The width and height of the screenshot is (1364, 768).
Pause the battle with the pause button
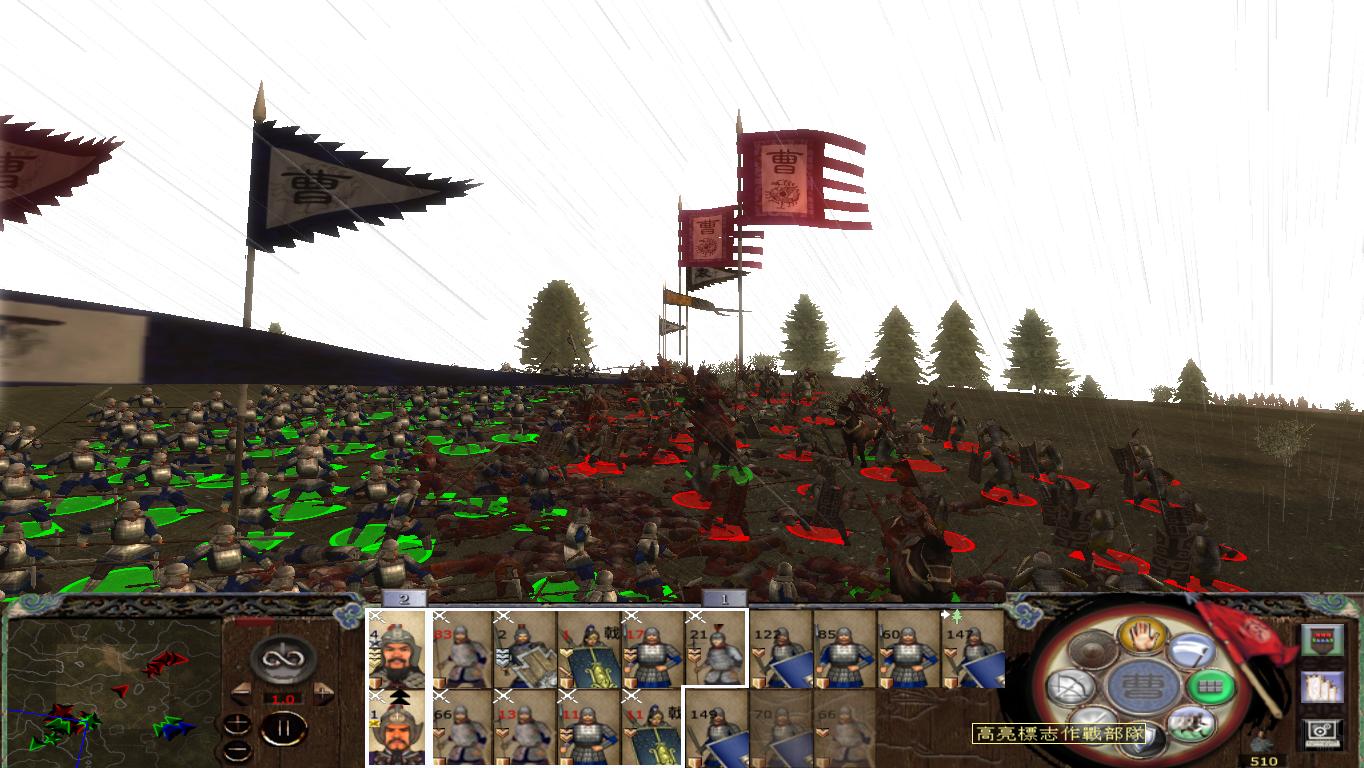pyautogui.click(x=282, y=730)
